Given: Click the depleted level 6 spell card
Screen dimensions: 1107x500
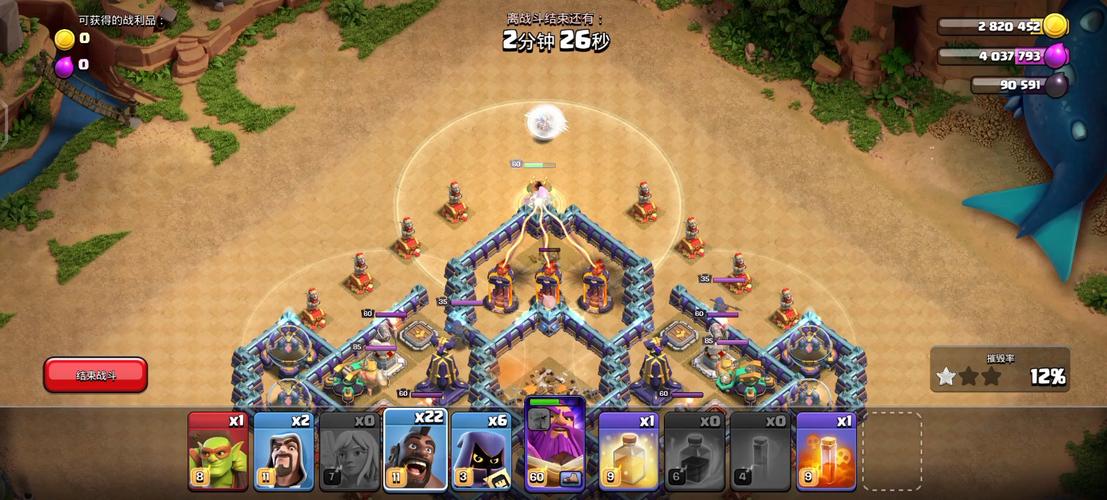Looking at the screenshot, I should pyautogui.click(x=695, y=451).
